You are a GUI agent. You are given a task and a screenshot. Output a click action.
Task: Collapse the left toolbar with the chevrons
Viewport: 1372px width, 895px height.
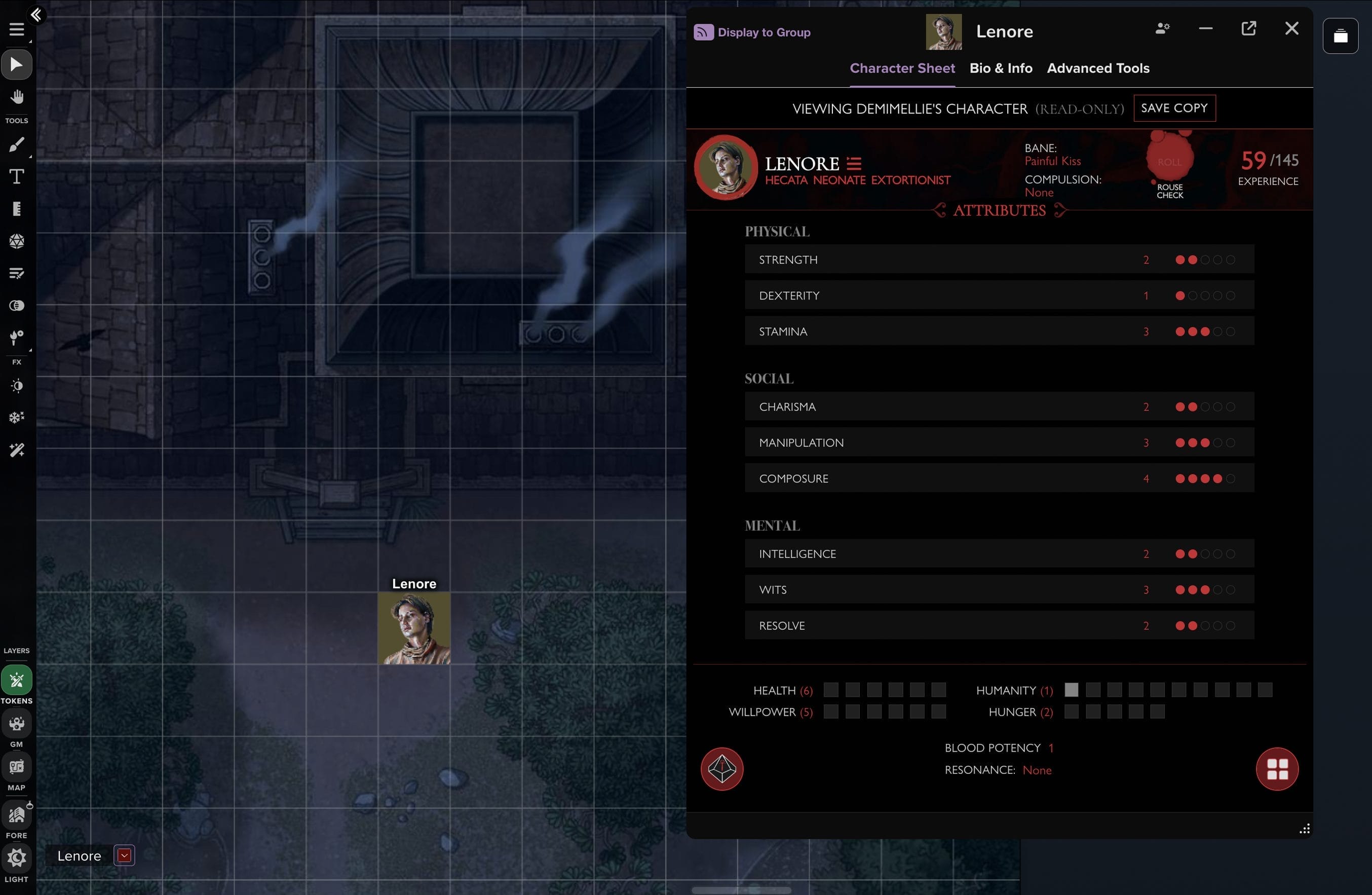[36, 14]
